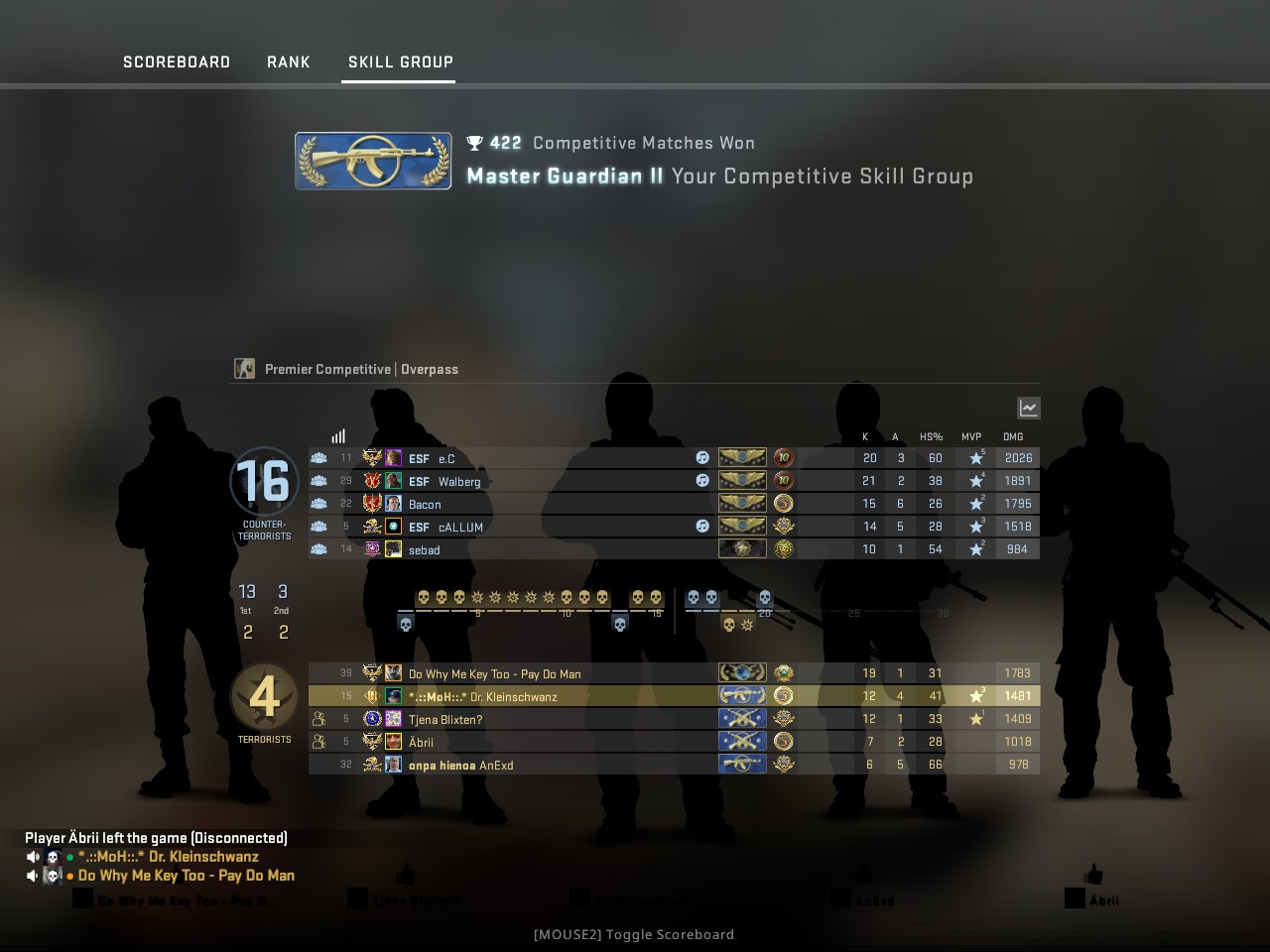This screenshot has height=952, width=1270.
Task: Click Bacon's 5-Year Veteran Coin icon
Action: point(783,503)
